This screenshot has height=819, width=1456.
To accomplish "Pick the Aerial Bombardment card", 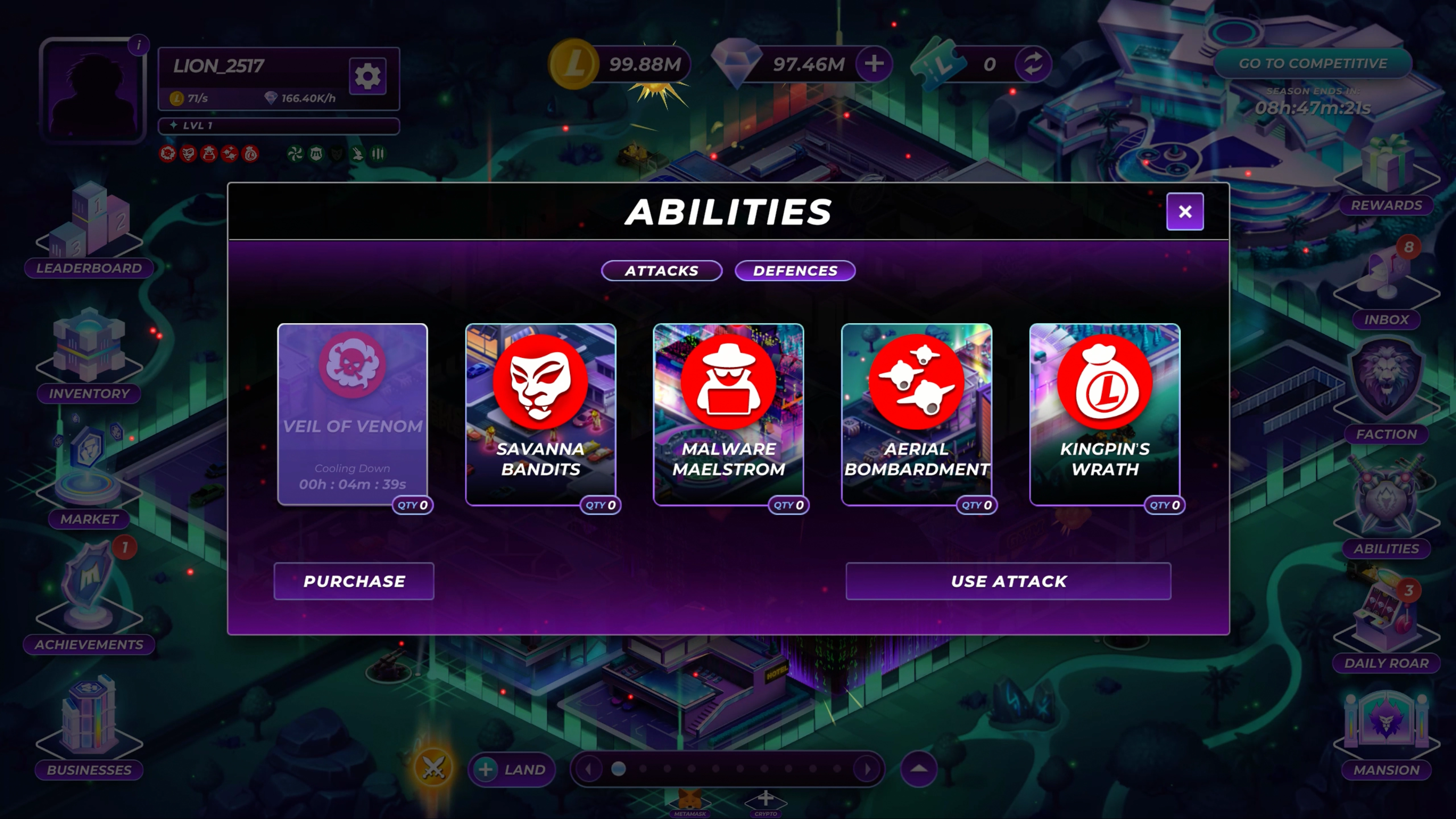I will (916, 414).
